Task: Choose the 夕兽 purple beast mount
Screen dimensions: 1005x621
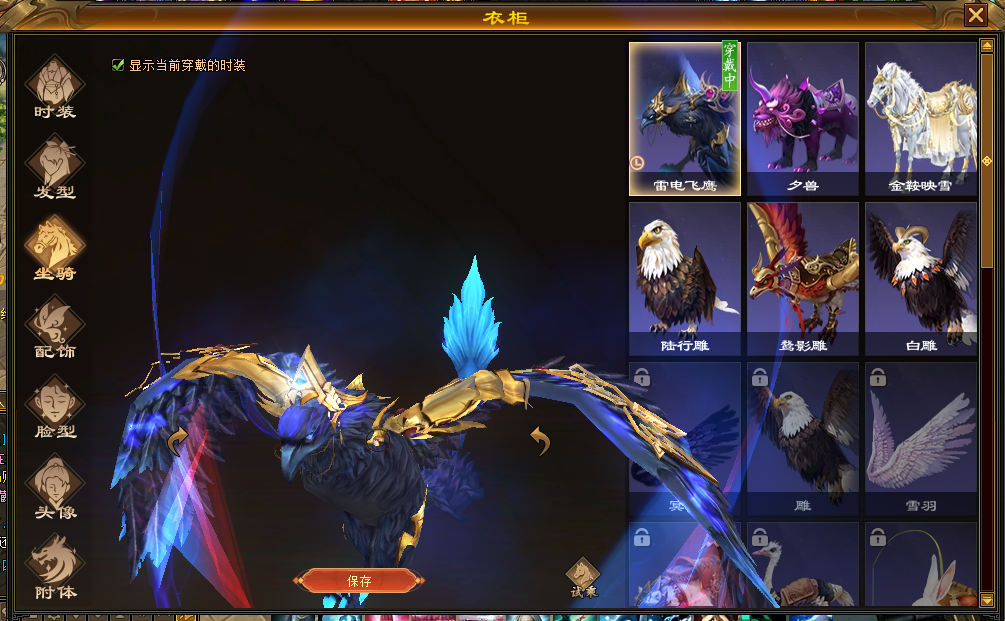Action: 802,118
